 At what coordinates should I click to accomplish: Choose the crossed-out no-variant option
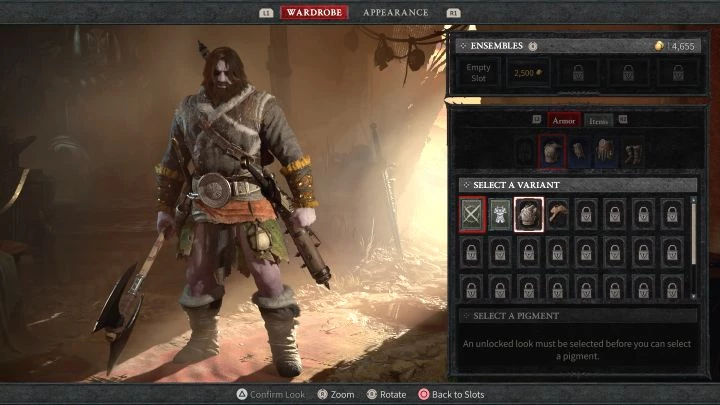pos(473,214)
